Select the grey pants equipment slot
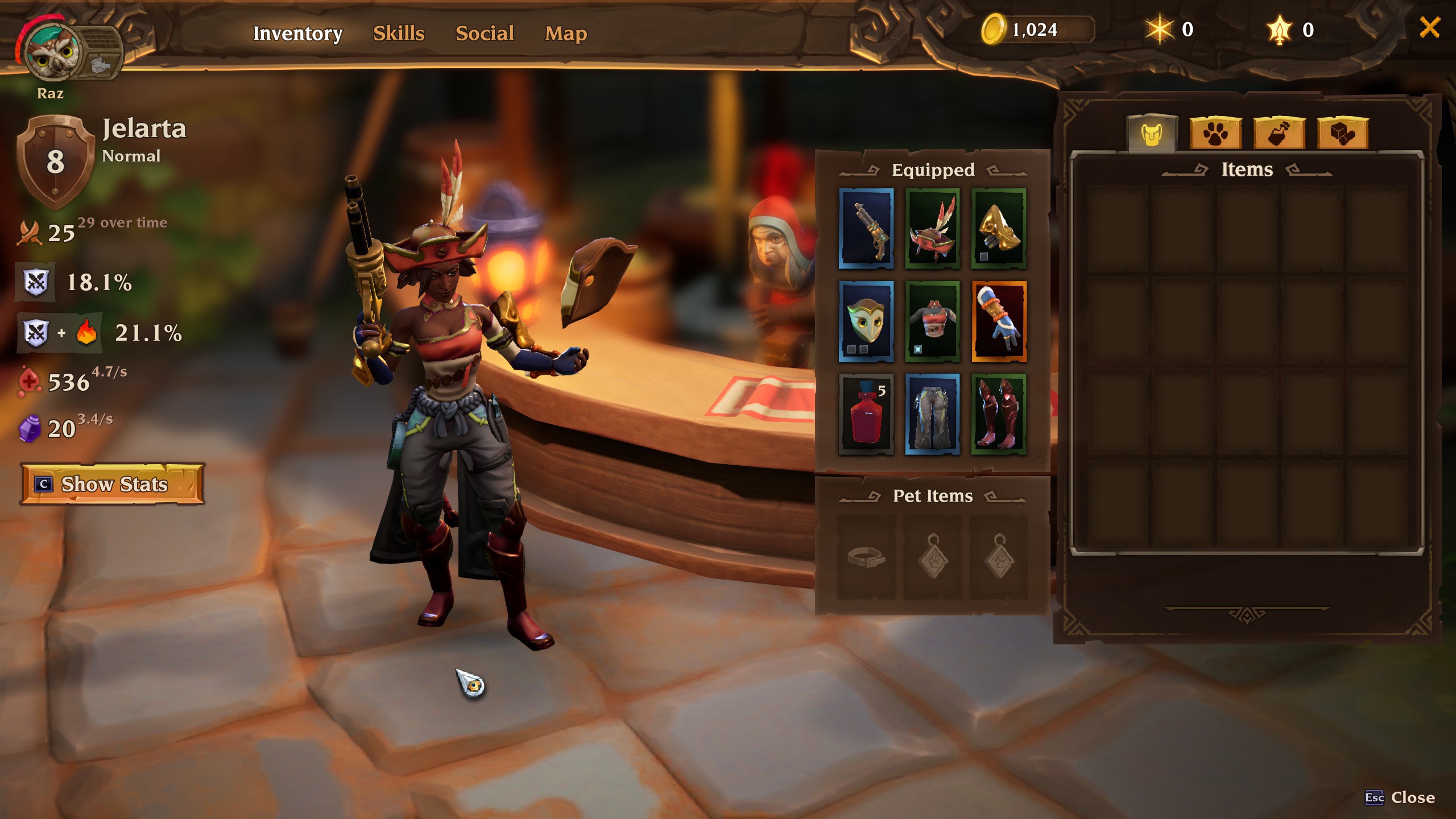The width and height of the screenshot is (1456, 819). 932,414
